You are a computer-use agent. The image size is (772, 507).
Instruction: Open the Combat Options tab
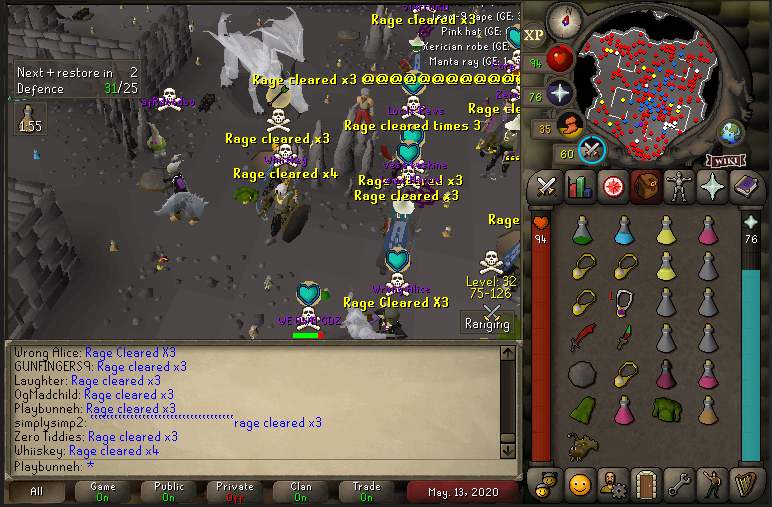pyautogui.click(x=547, y=186)
